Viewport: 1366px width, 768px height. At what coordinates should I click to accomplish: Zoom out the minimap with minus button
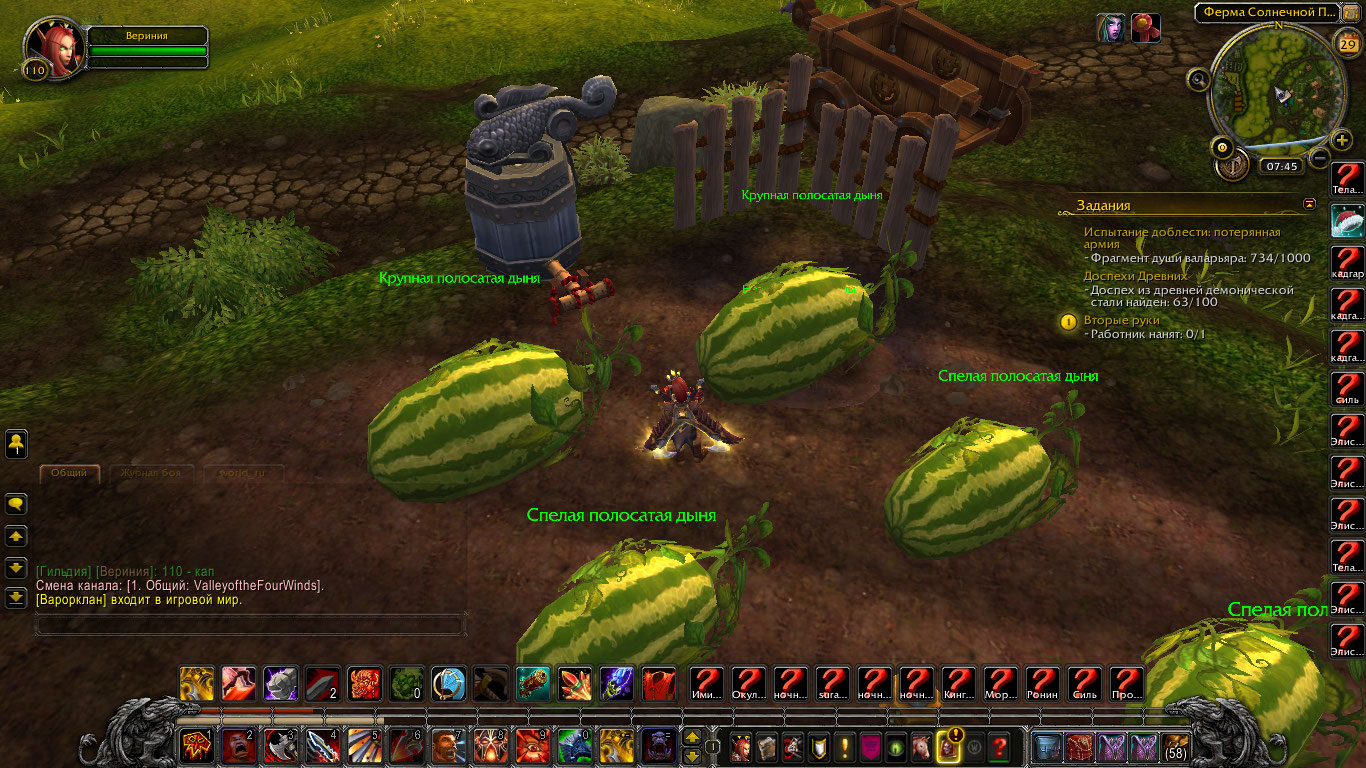[x=1320, y=158]
